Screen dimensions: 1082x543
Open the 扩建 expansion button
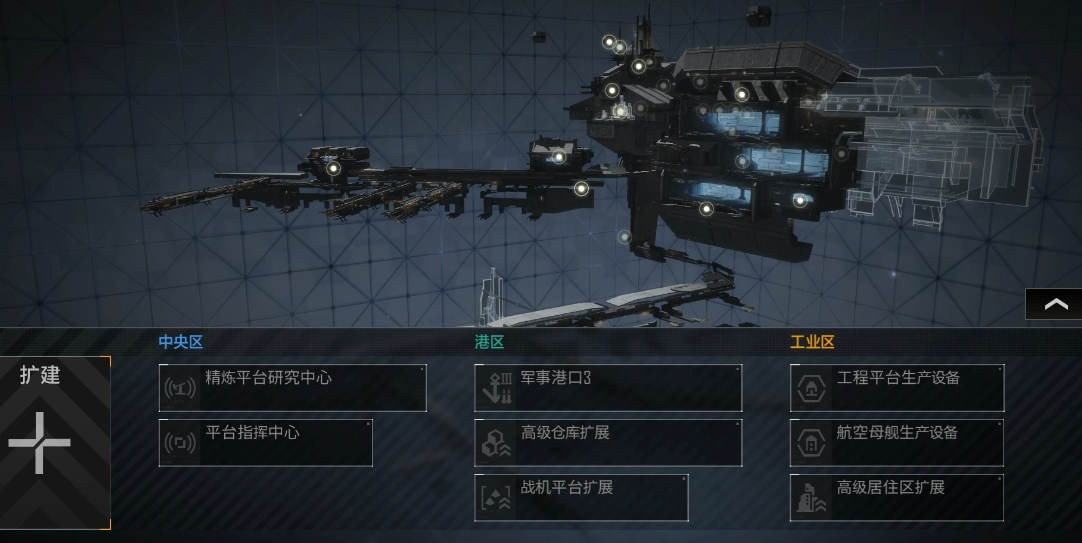(x=54, y=441)
